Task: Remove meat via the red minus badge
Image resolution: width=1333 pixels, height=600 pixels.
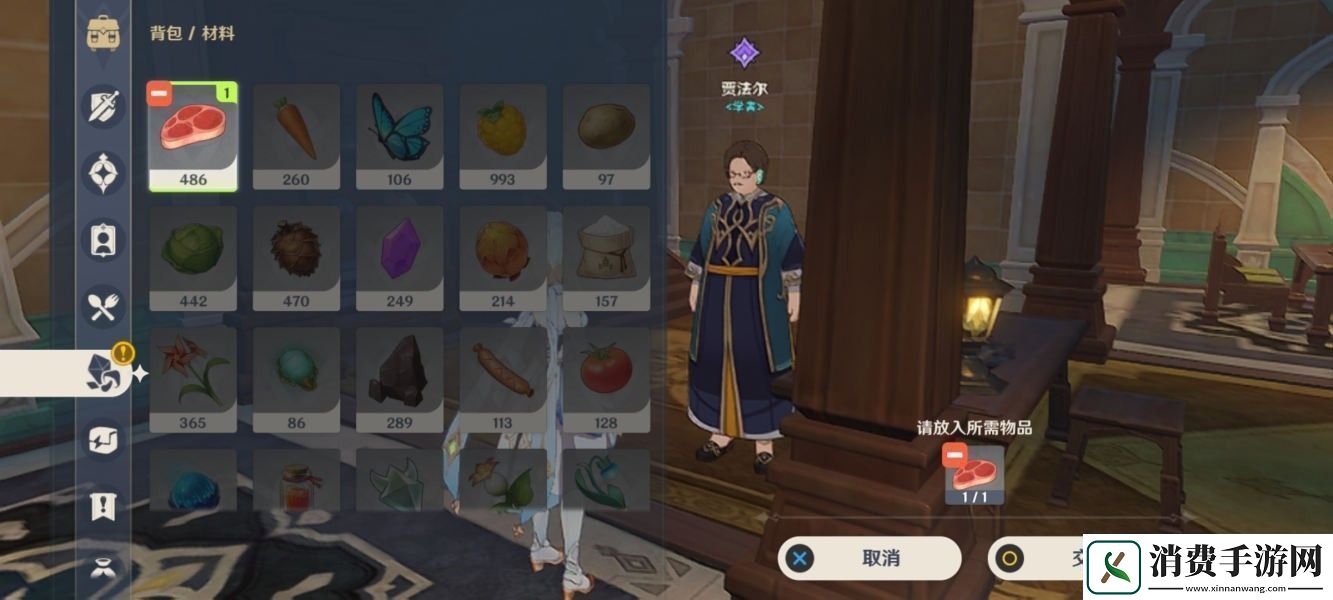Action: [159, 94]
